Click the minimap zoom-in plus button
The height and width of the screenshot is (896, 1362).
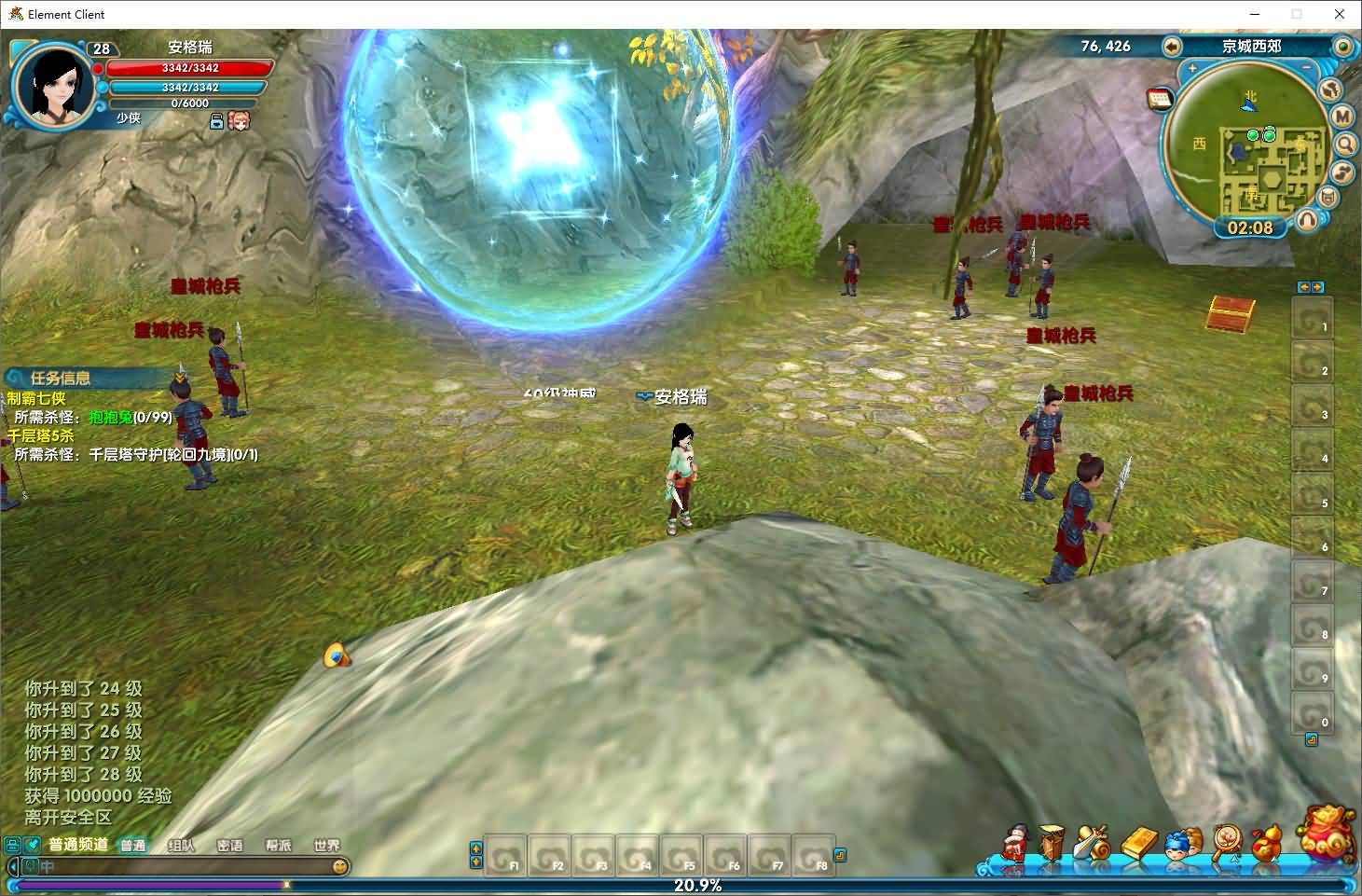click(1192, 68)
